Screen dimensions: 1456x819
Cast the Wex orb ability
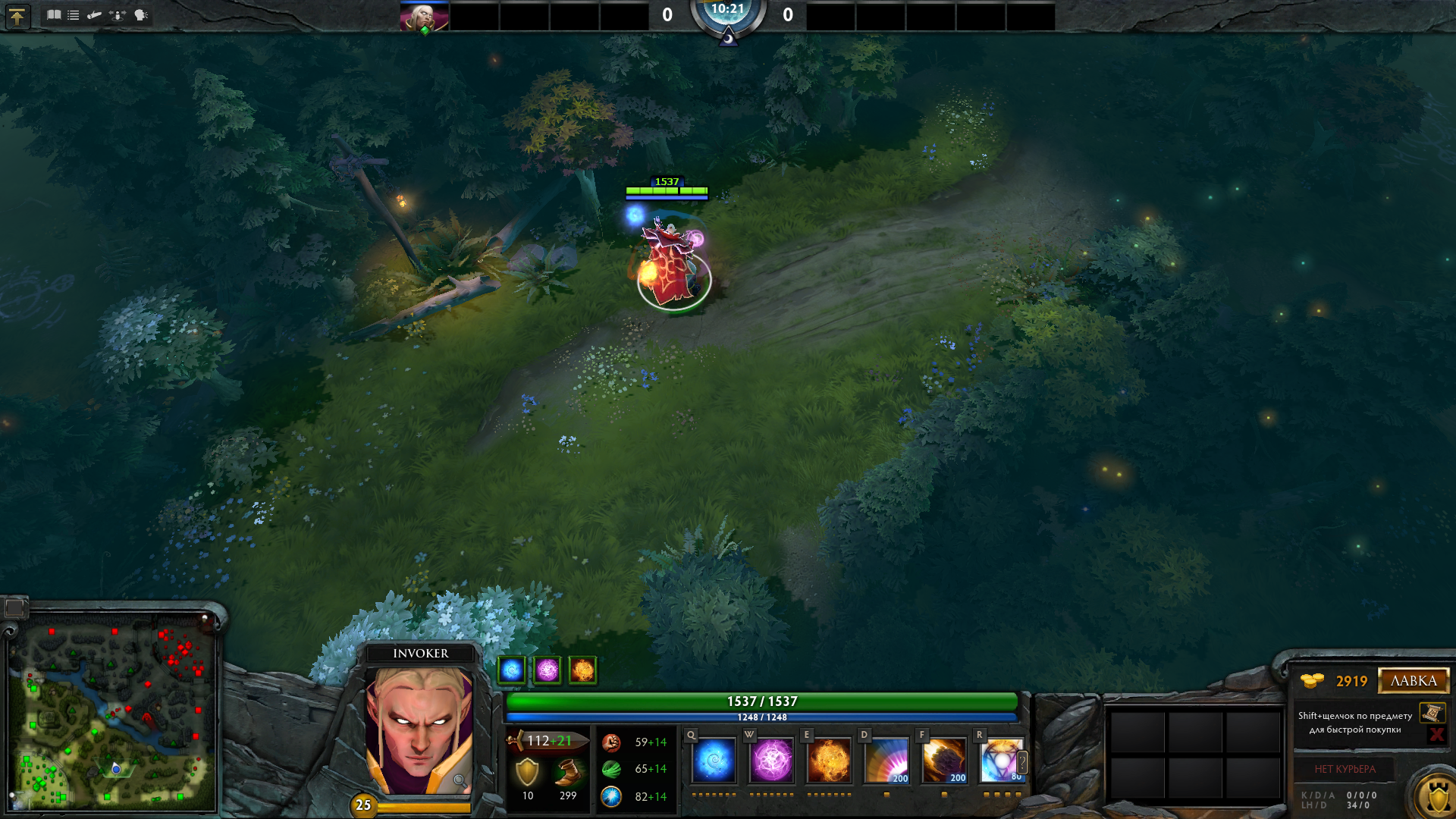pos(771,760)
